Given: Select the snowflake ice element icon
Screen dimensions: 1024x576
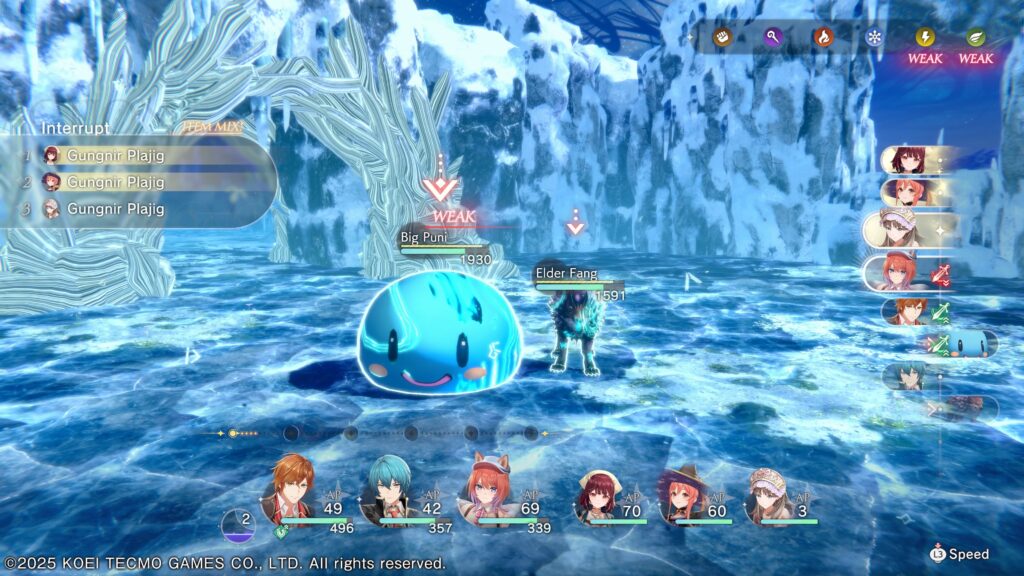Looking at the screenshot, I should 874,37.
